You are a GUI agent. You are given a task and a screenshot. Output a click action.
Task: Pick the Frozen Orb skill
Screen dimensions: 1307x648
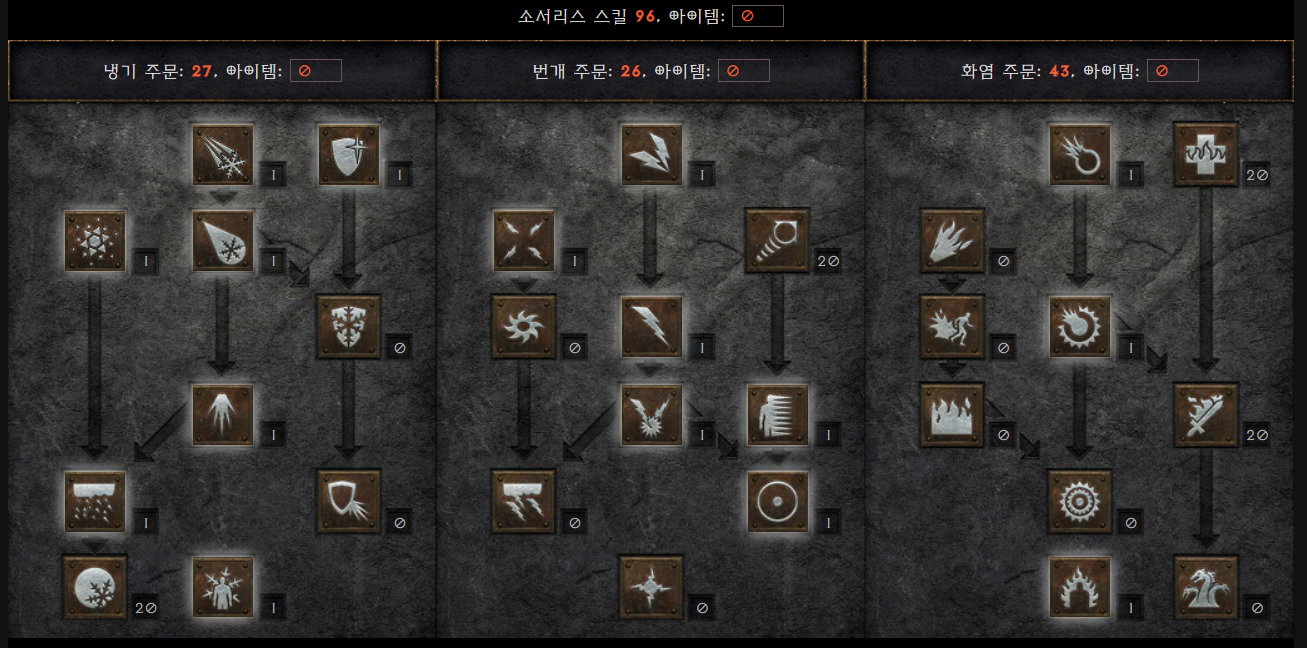(95, 586)
